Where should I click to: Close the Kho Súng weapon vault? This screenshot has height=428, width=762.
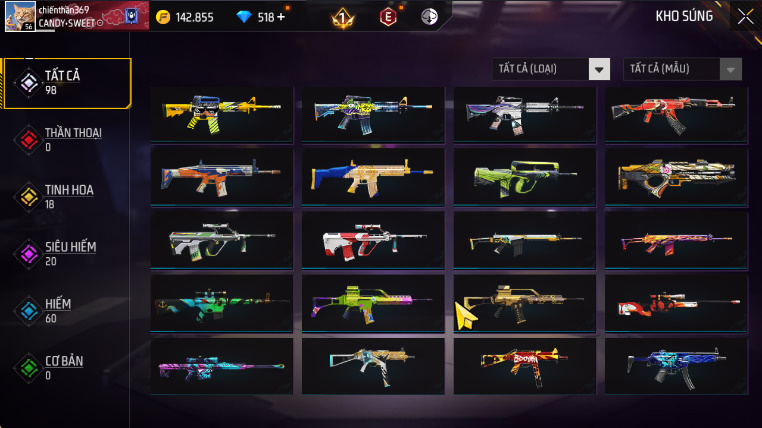point(745,16)
